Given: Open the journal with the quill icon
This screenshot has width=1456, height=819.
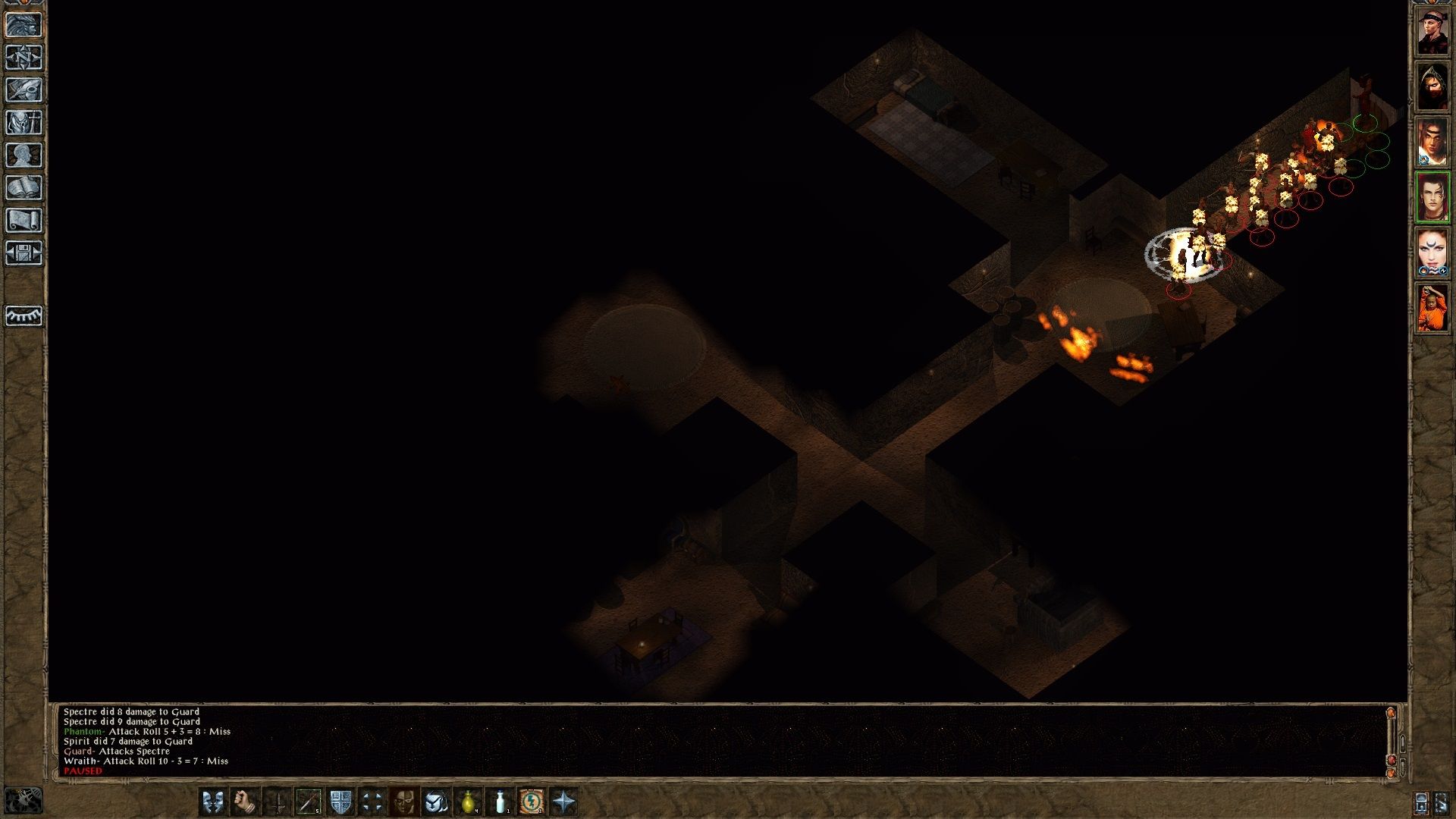Looking at the screenshot, I should 25,89.
